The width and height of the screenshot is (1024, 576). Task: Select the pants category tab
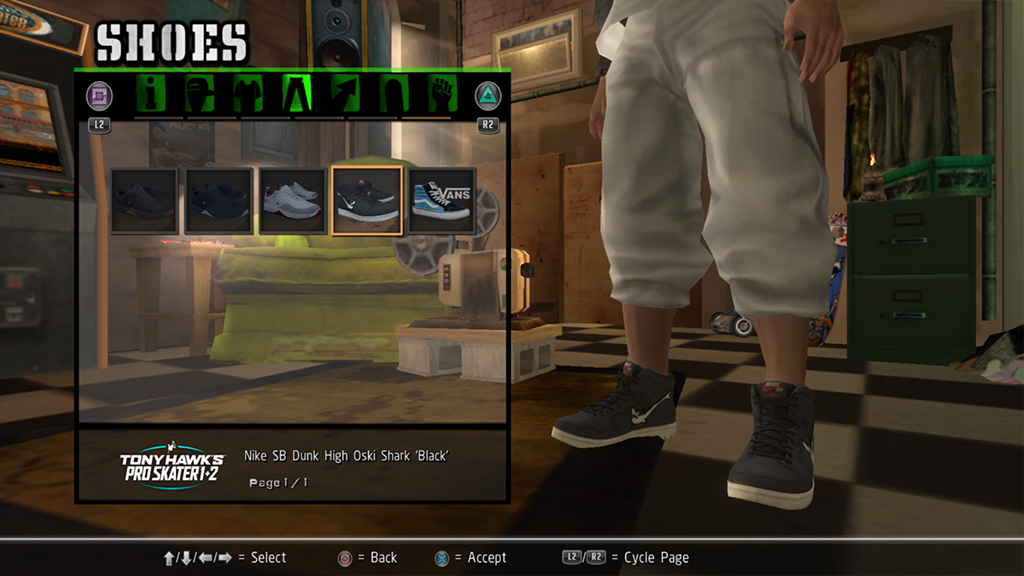pos(297,94)
